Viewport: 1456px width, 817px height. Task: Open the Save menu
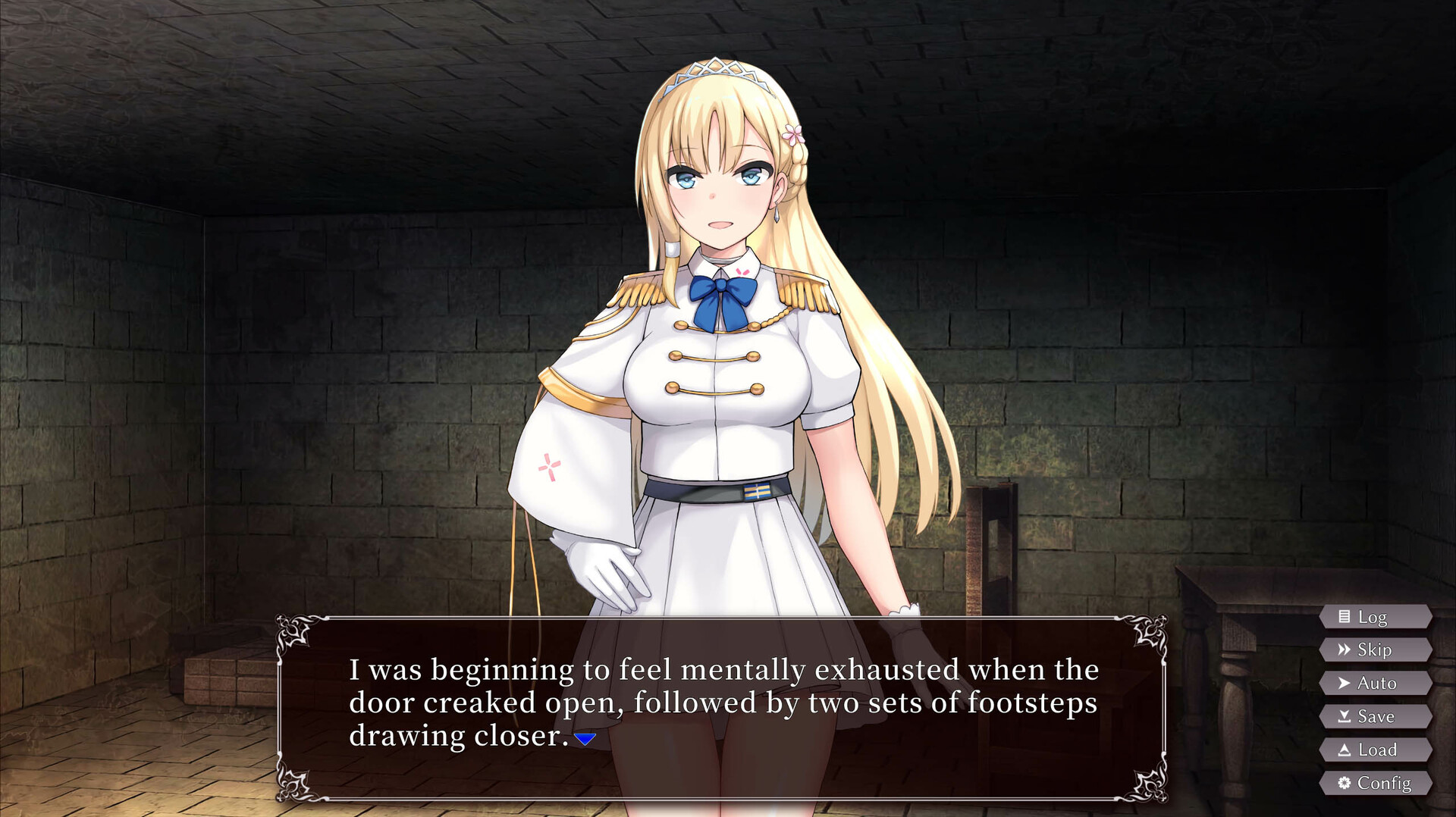point(1376,715)
